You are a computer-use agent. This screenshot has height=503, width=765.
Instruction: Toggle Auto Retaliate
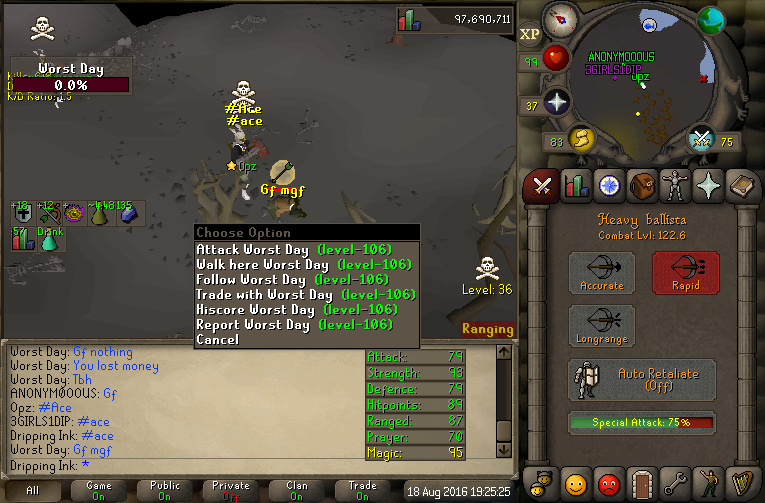pos(642,380)
